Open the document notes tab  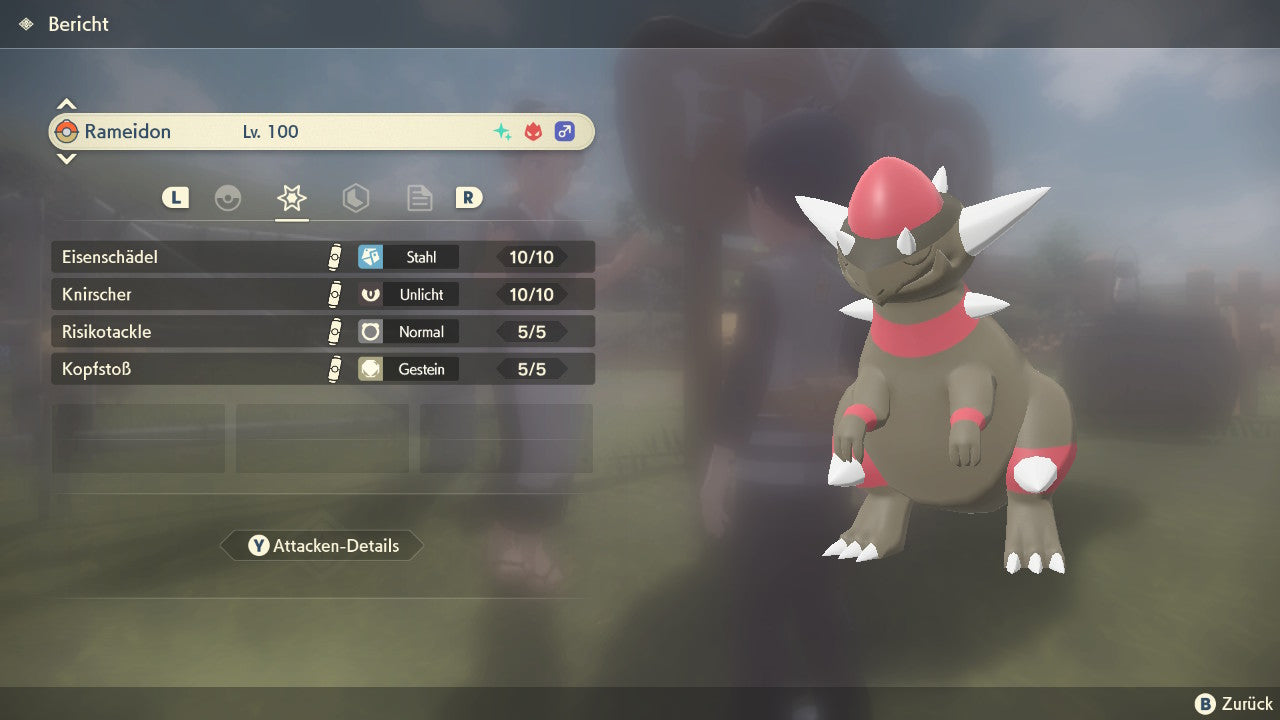pos(419,198)
